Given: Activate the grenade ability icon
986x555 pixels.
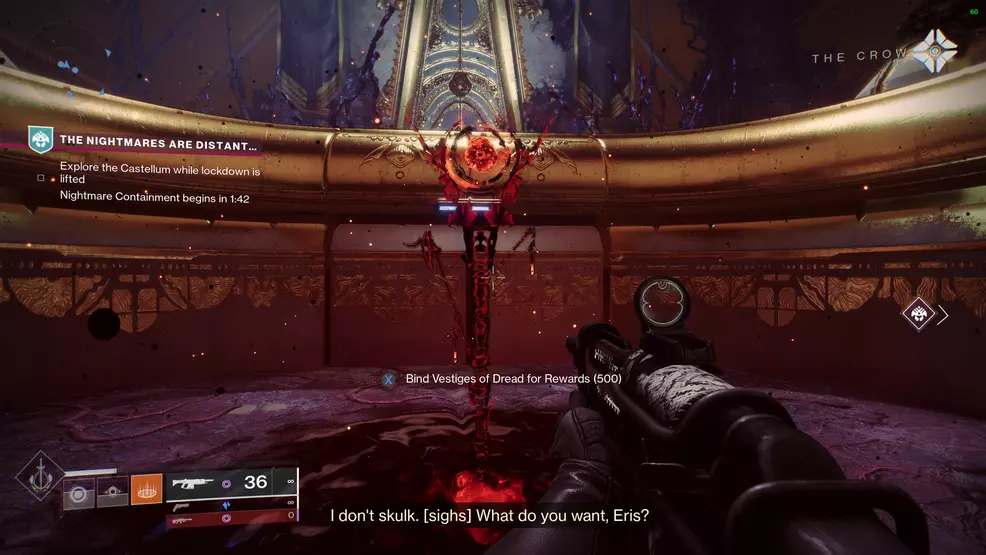Looking at the screenshot, I should 79,491.
